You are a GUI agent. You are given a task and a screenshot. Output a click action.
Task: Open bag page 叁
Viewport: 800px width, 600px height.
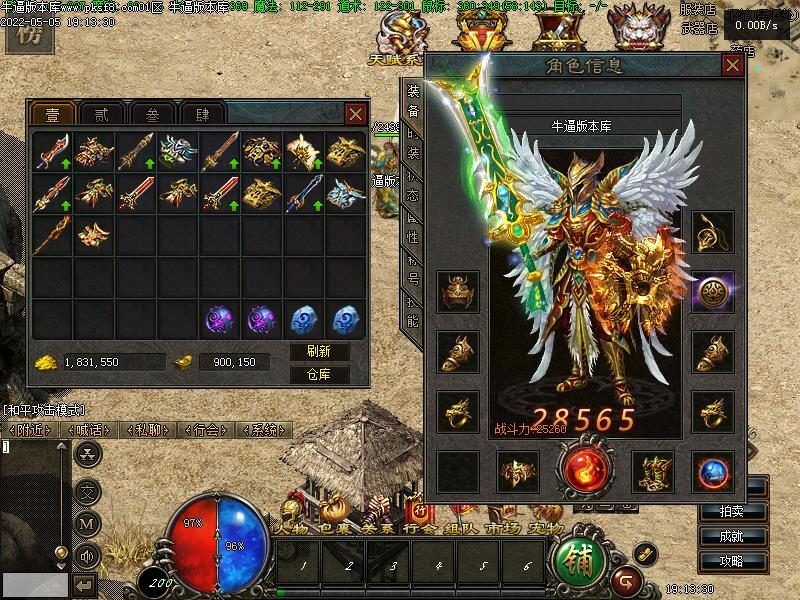tap(153, 114)
